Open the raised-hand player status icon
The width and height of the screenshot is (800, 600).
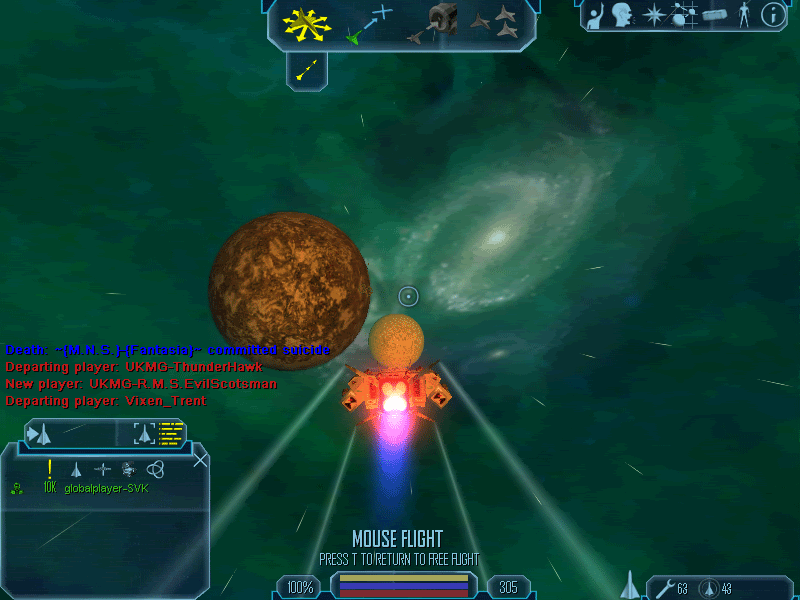tap(596, 15)
